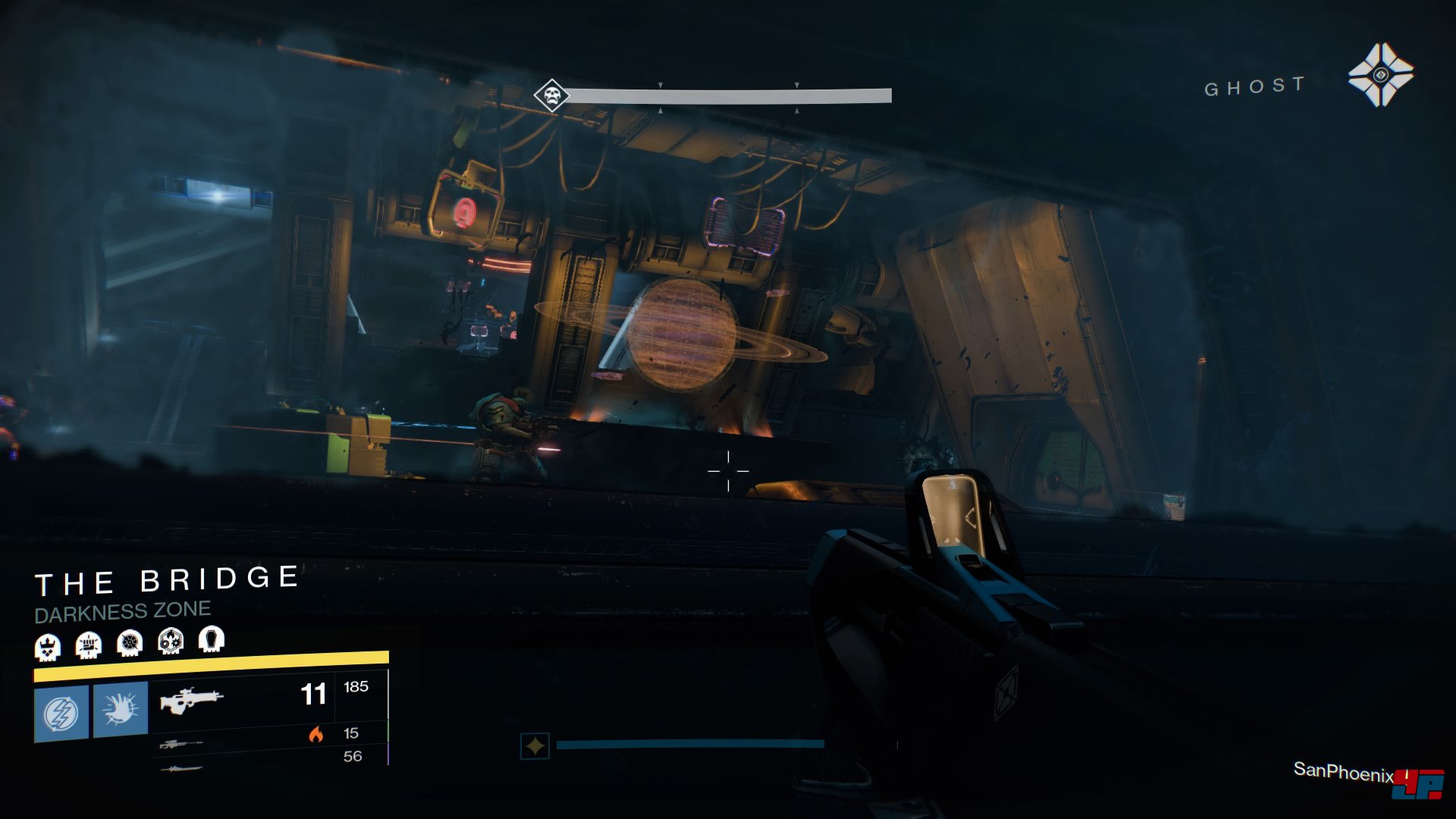View the elemental burn skull modifier
The height and width of the screenshot is (819, 1456).
pos(171,642)
